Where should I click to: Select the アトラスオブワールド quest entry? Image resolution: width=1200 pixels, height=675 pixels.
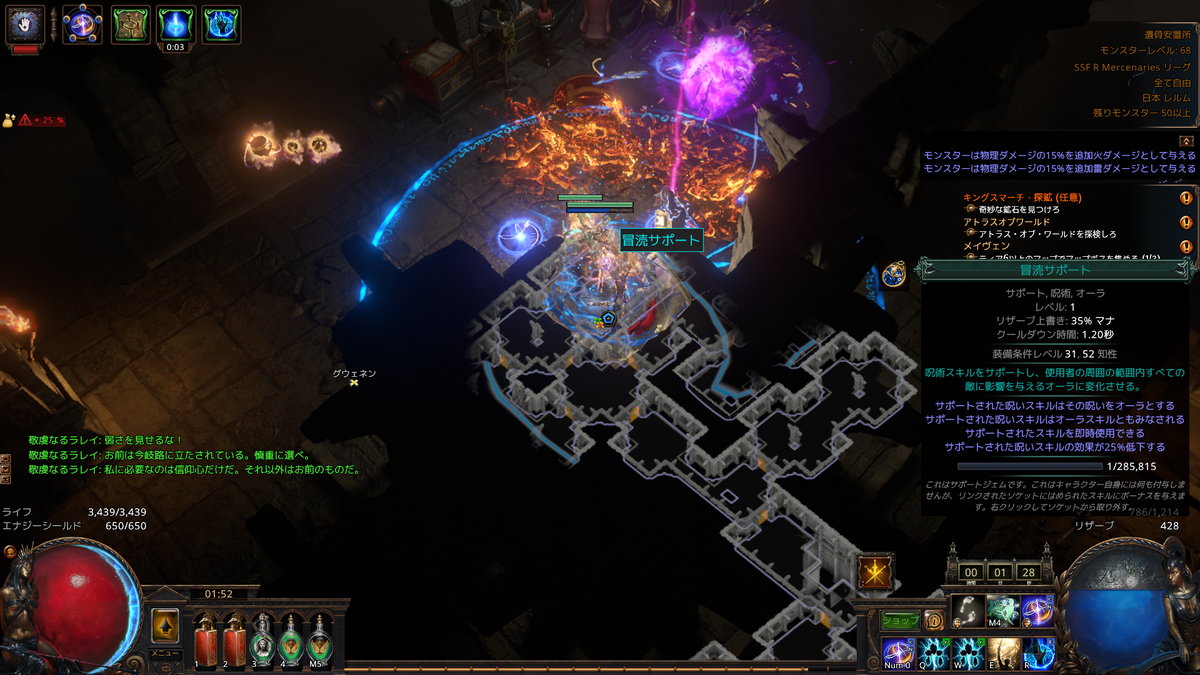(x=1006, y=221)
